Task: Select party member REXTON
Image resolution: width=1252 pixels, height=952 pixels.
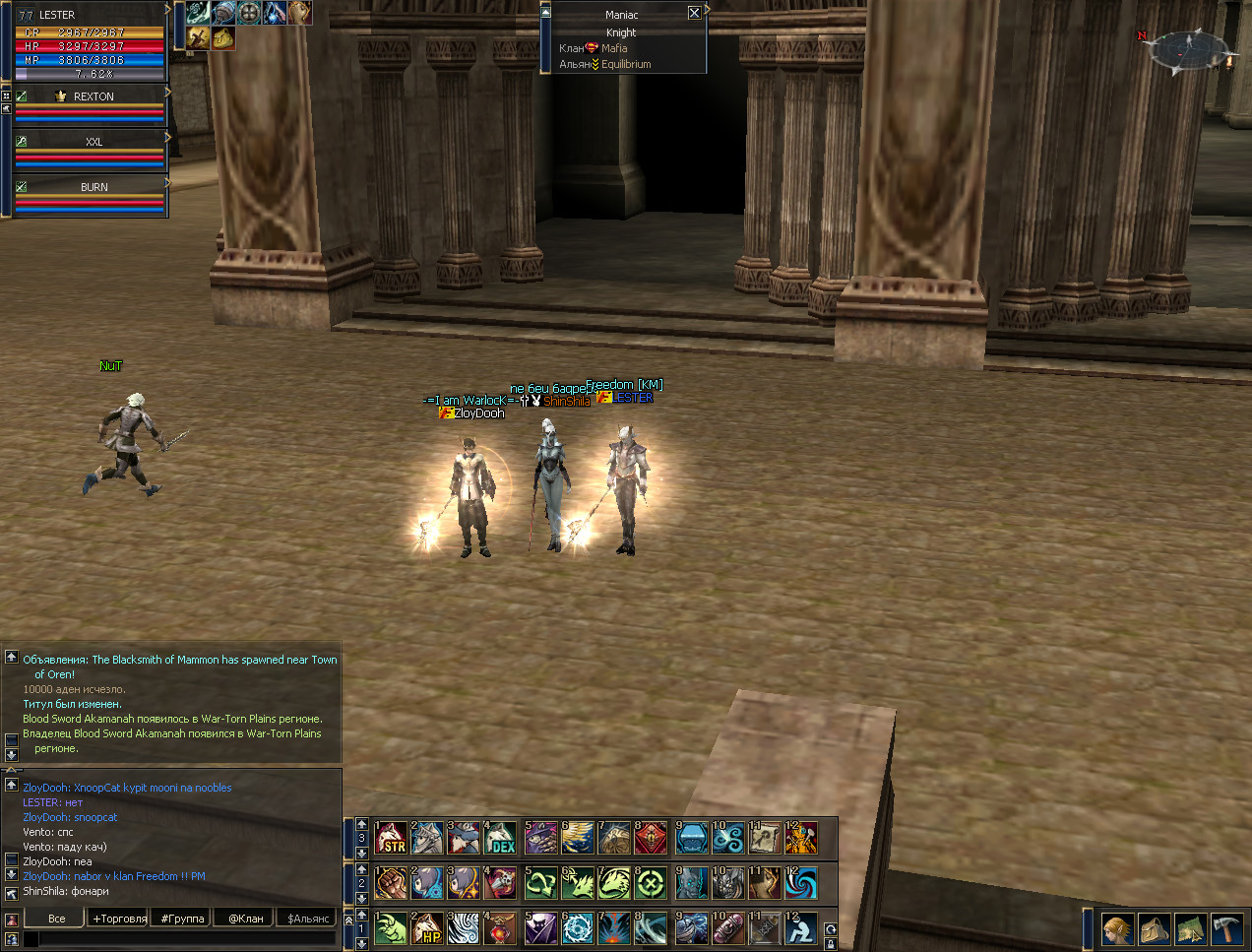Action: click(x=93, y=96)
